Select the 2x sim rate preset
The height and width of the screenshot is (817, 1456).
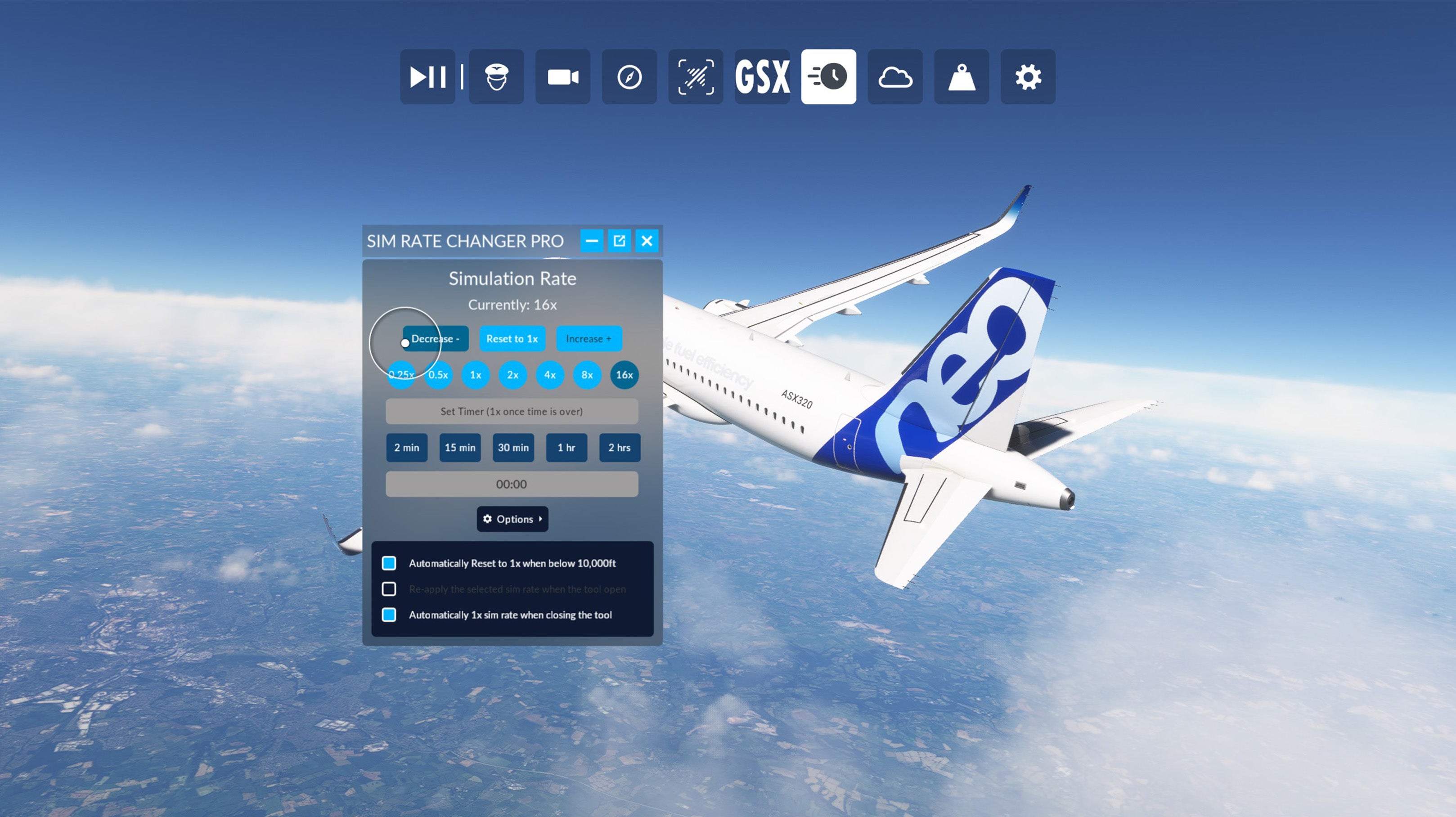point(512,375)
